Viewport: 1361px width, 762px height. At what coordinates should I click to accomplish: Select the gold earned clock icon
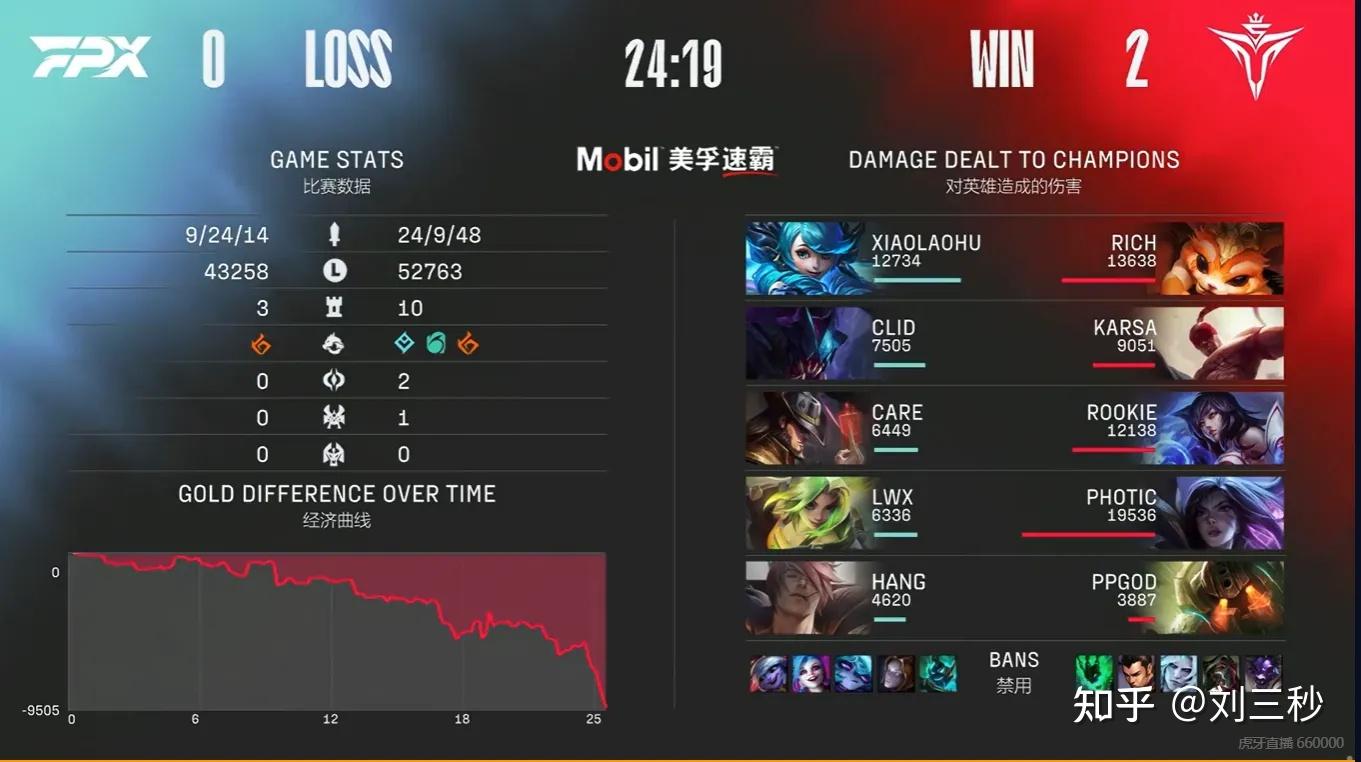click(335, 270)
